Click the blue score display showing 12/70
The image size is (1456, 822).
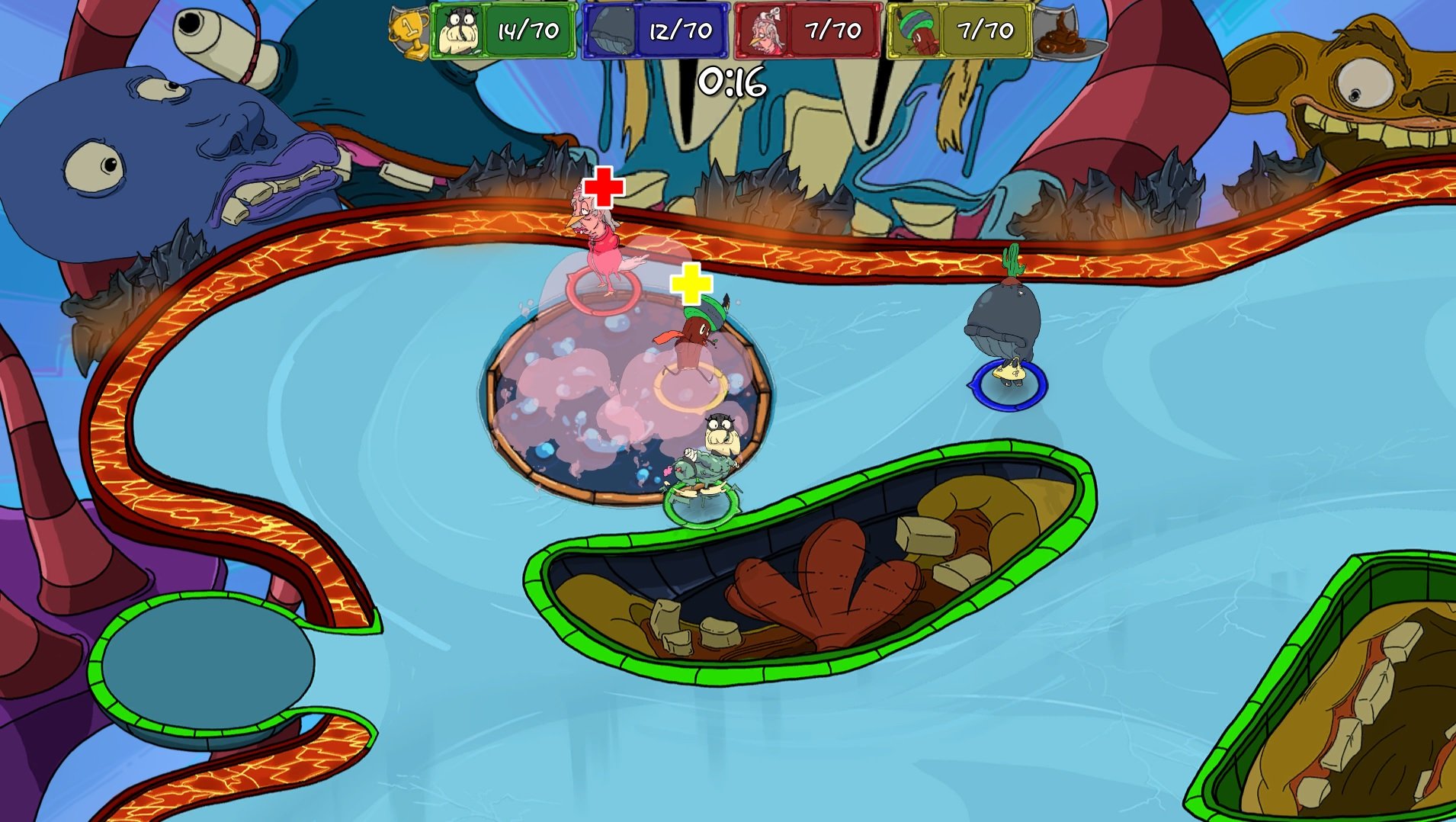pyautogui.click(x=681, y=31)
